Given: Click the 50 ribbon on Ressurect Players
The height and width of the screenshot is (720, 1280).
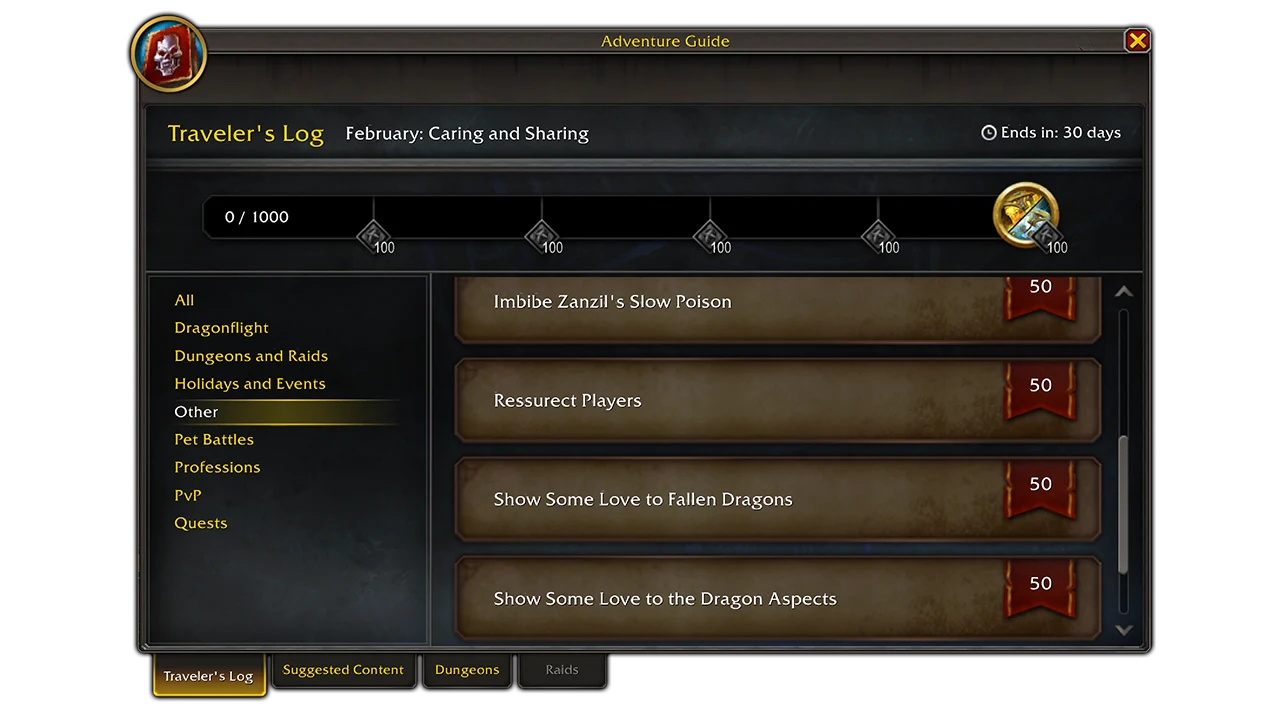Looking at the screenshot, I should pos(1040,385).
